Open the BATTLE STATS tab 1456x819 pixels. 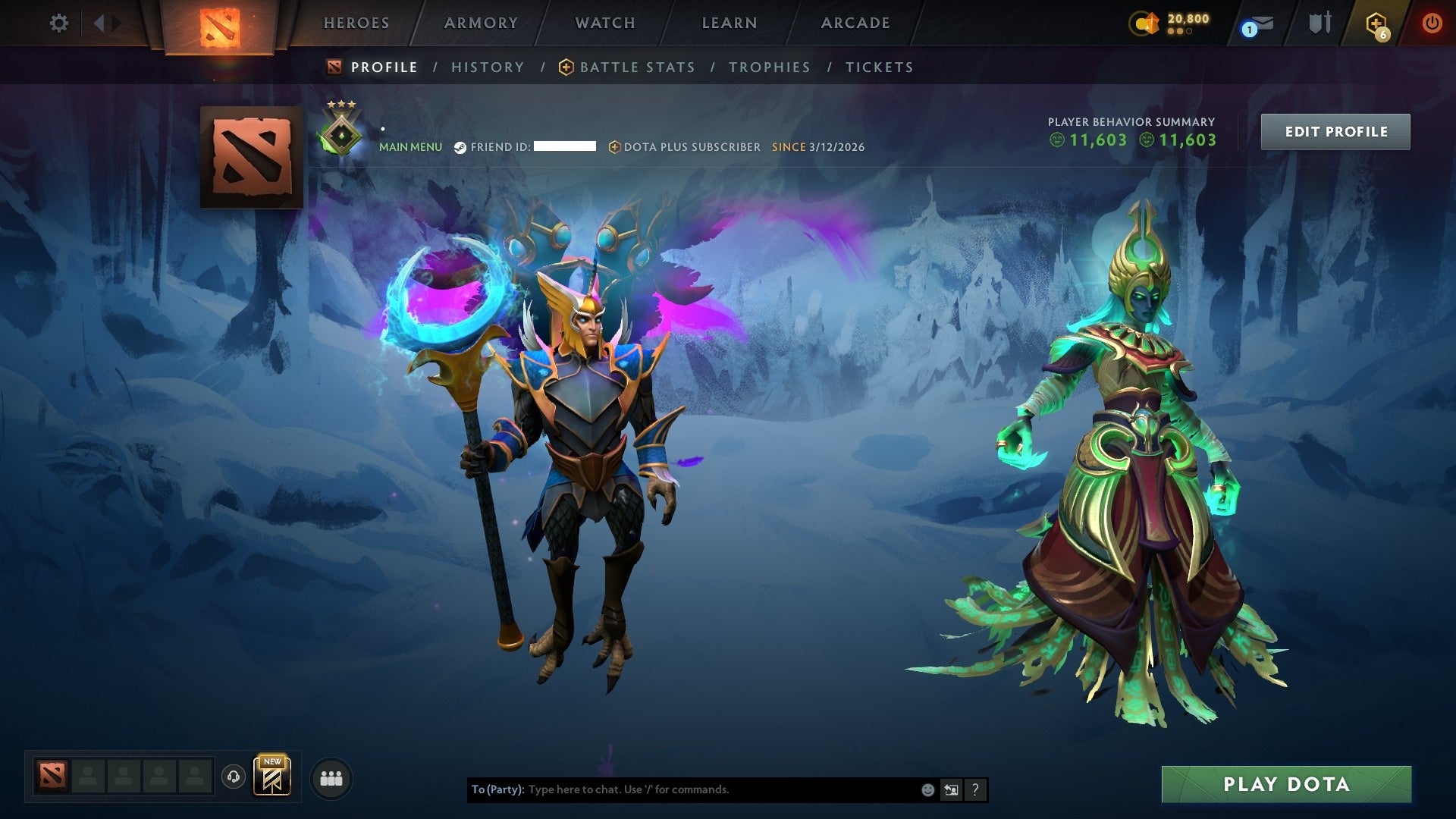(637, 67)
